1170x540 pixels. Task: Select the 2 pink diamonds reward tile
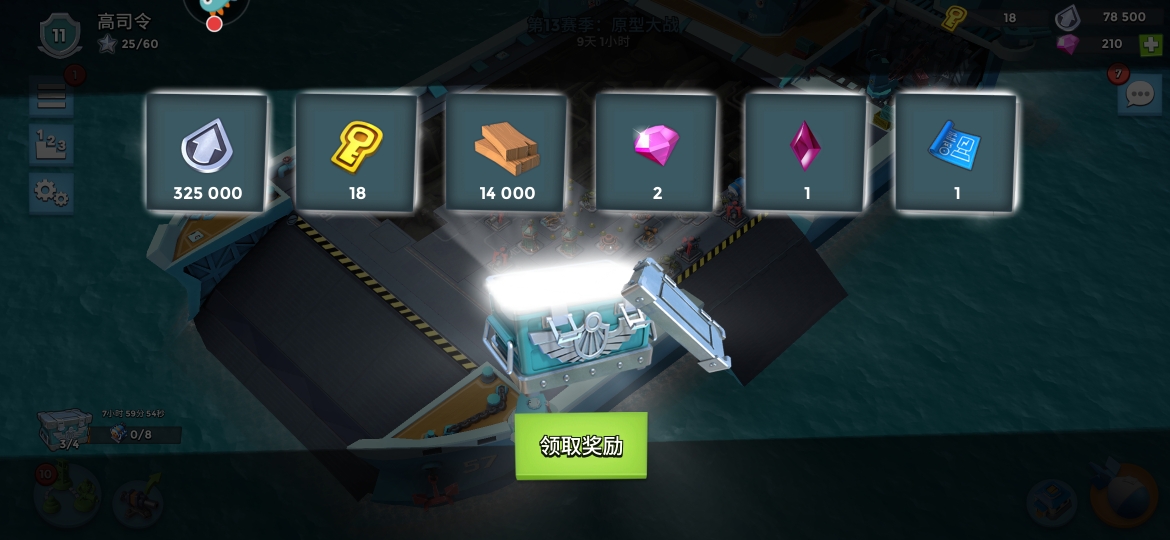tap(657, 153)
